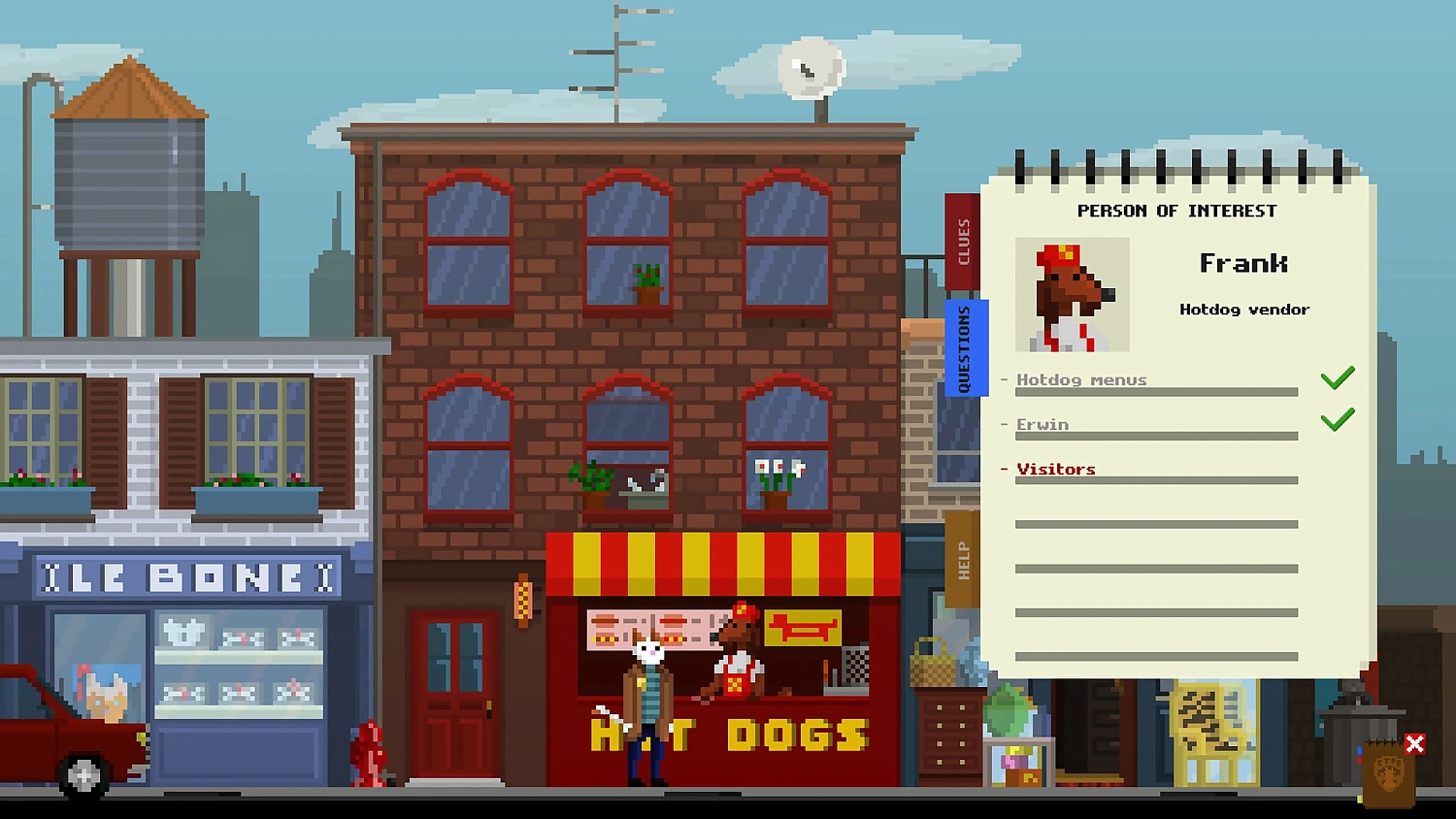
Task: Select the Hotdog menus question entry
Action: coord(1081,379)
